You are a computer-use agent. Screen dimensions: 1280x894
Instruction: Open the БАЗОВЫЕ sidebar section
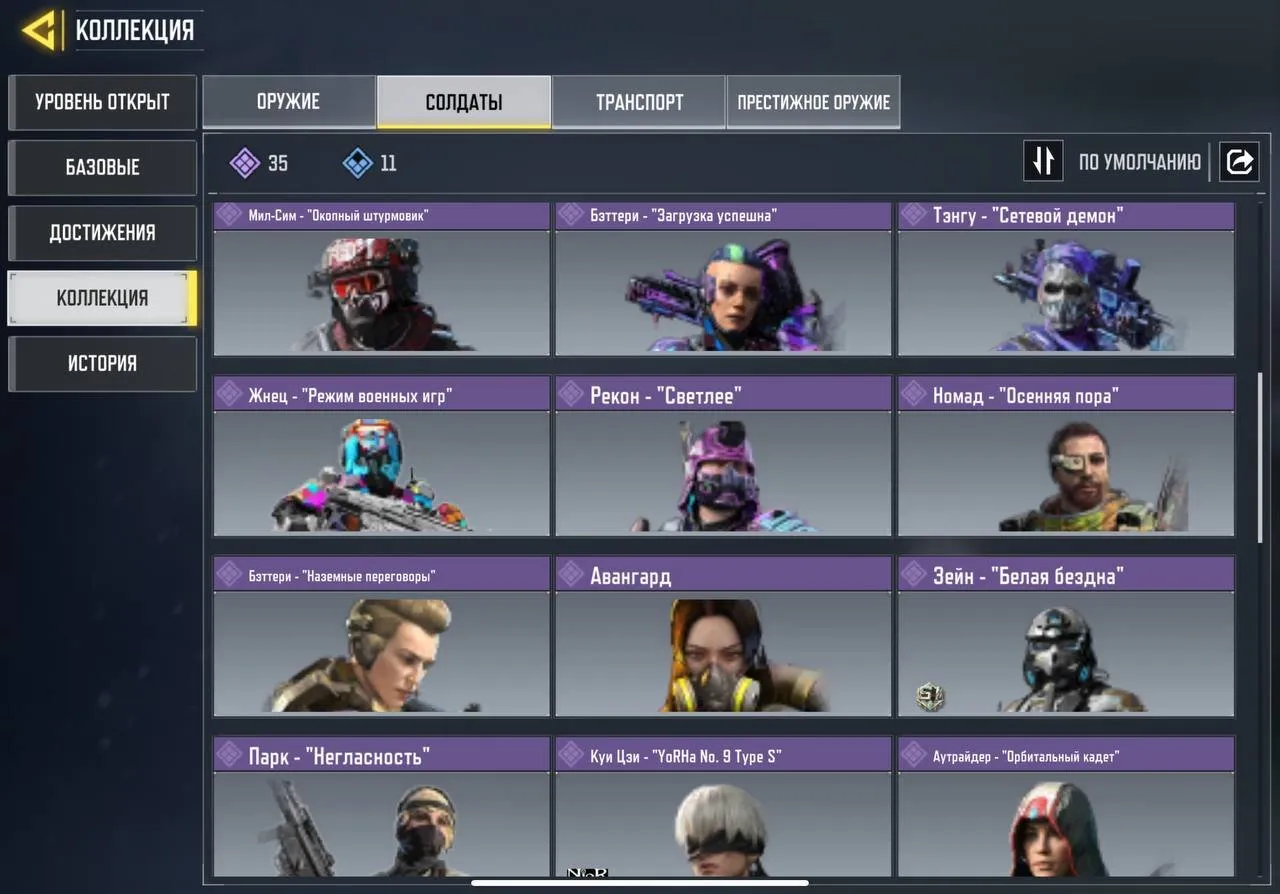102,167
